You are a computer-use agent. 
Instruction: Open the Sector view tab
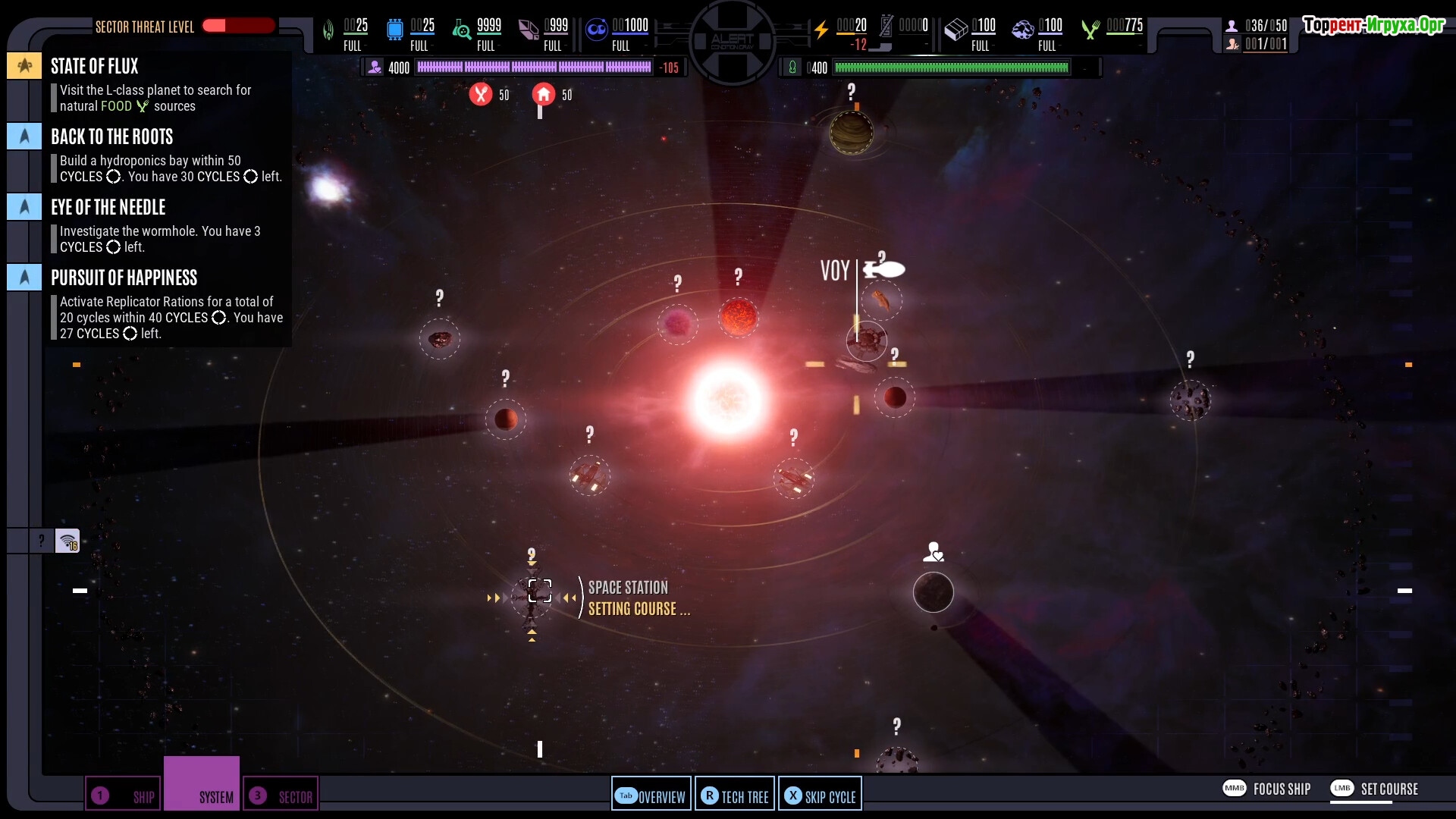pyautogui.click(x=281, y=795)
